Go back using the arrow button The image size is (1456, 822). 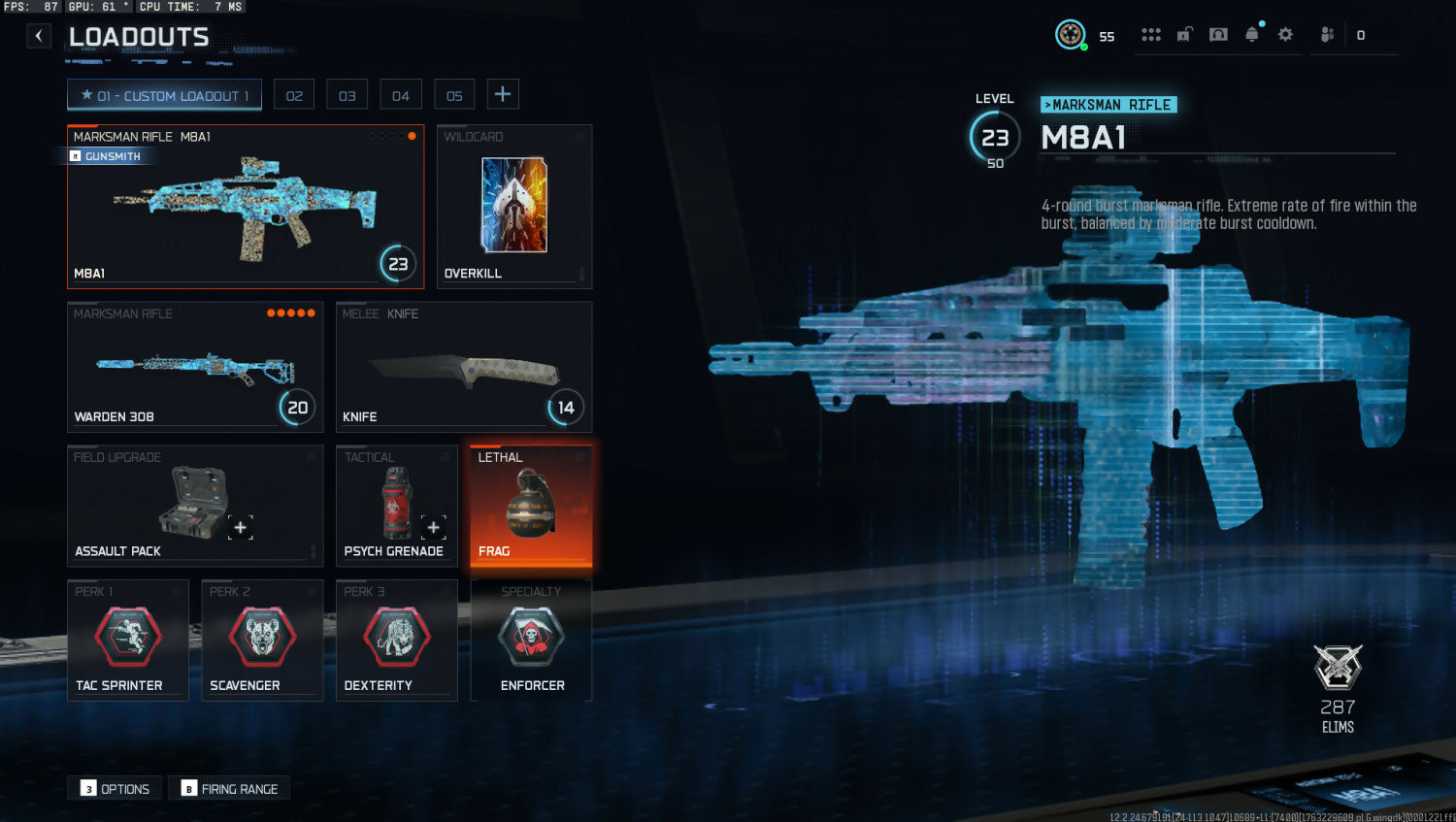pyautogui.click(x=38, y=37)
